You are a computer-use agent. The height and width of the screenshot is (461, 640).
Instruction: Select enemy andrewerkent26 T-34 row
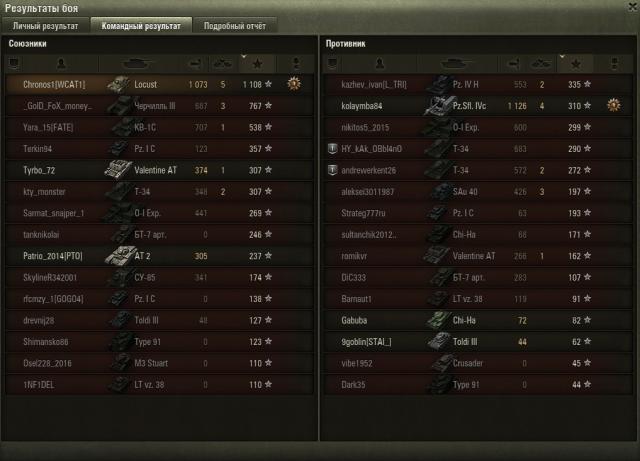pos(471,170)
